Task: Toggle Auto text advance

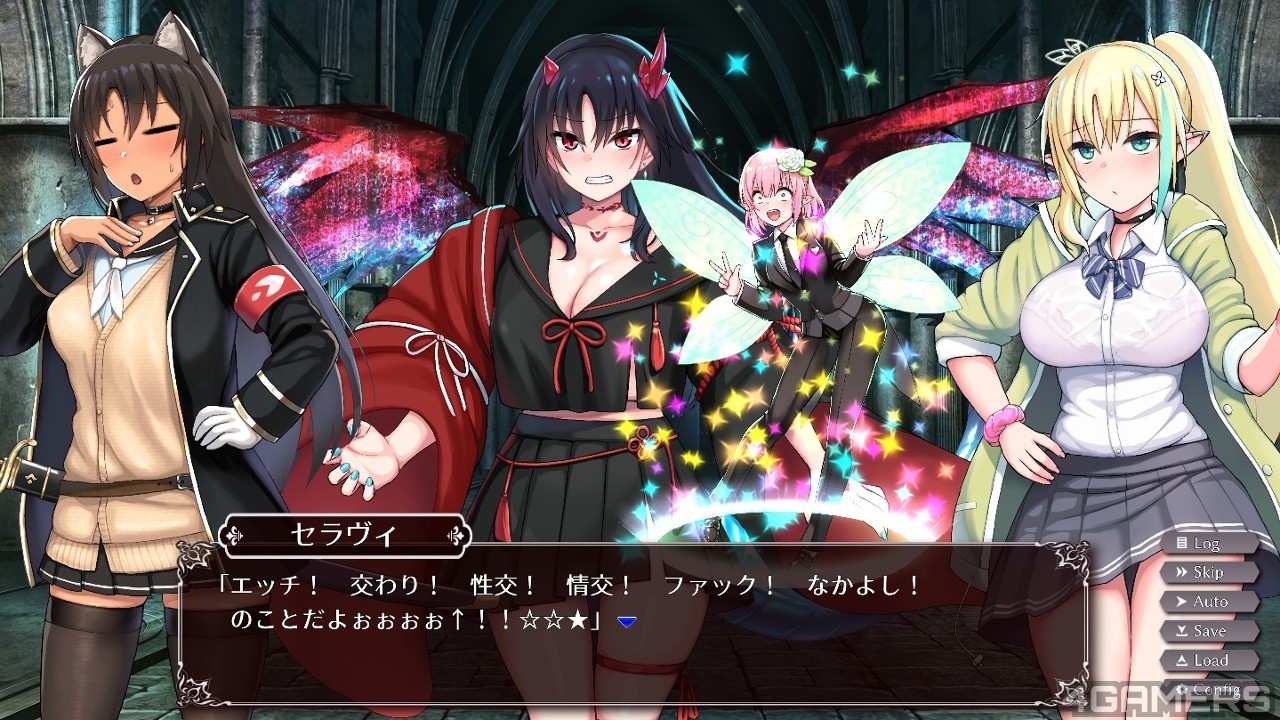Action: pos(1208,602)
